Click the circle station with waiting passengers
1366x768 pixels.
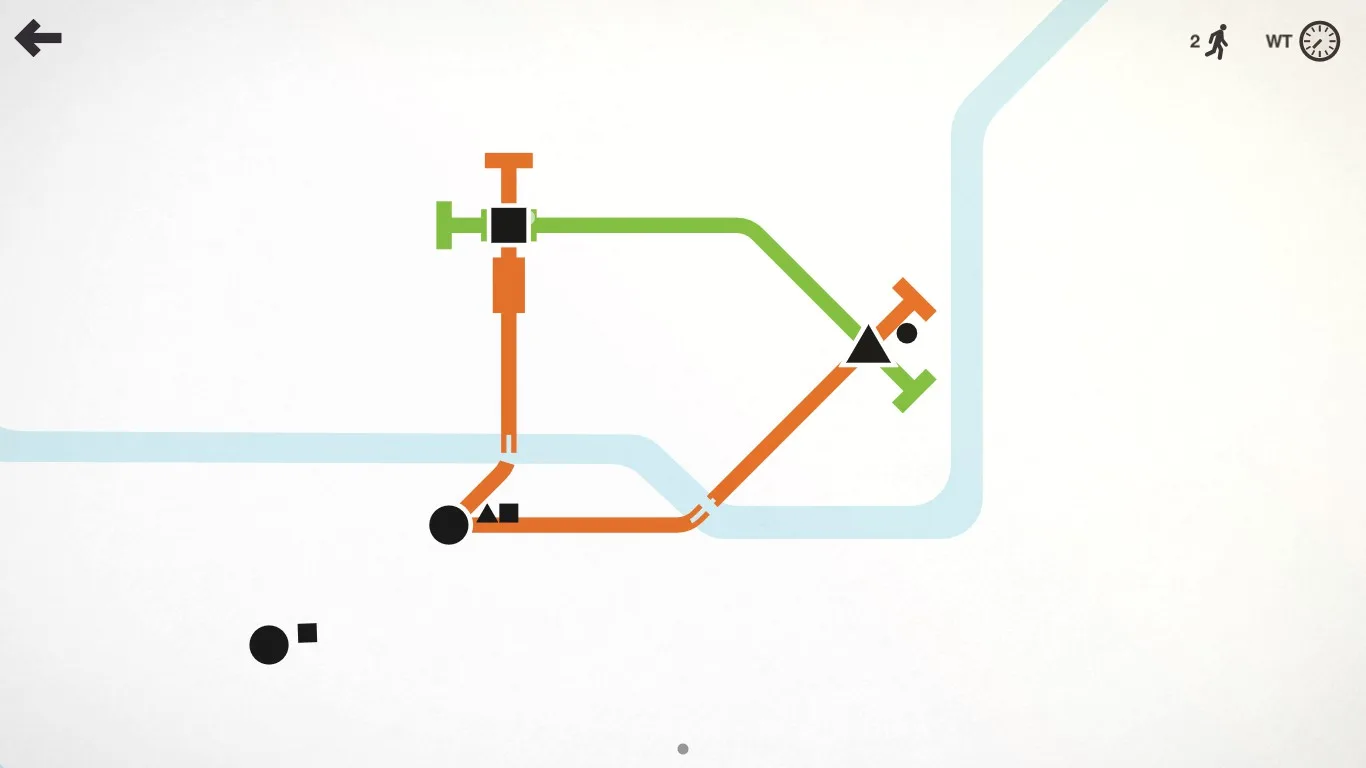(x=449, y=524)
